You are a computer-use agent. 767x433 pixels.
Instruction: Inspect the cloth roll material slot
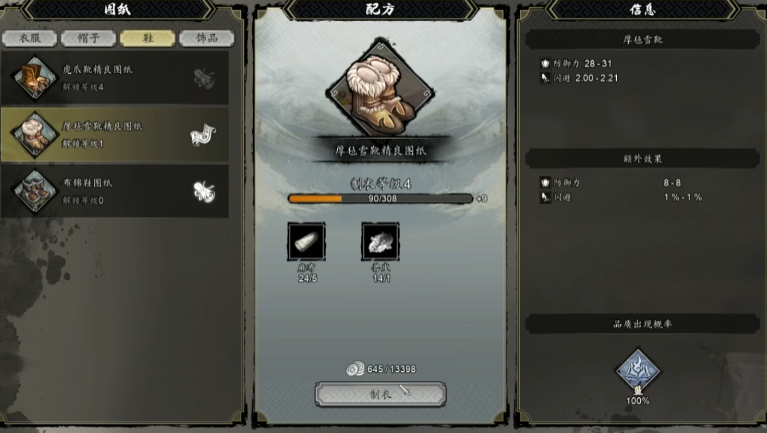coord(306,242)
